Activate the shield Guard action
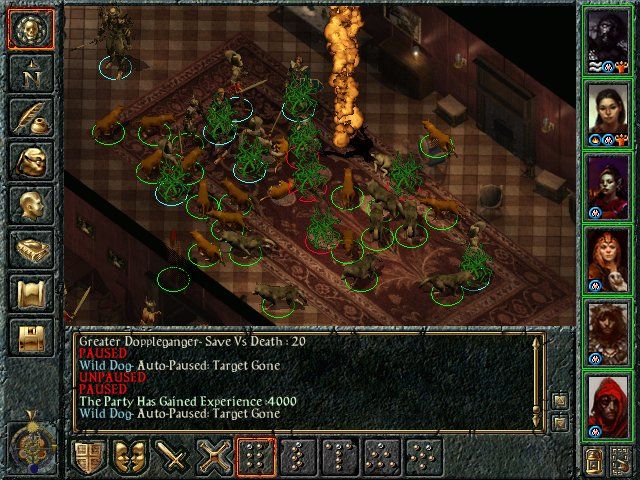The image size is (640, 480). click(89, 456)
